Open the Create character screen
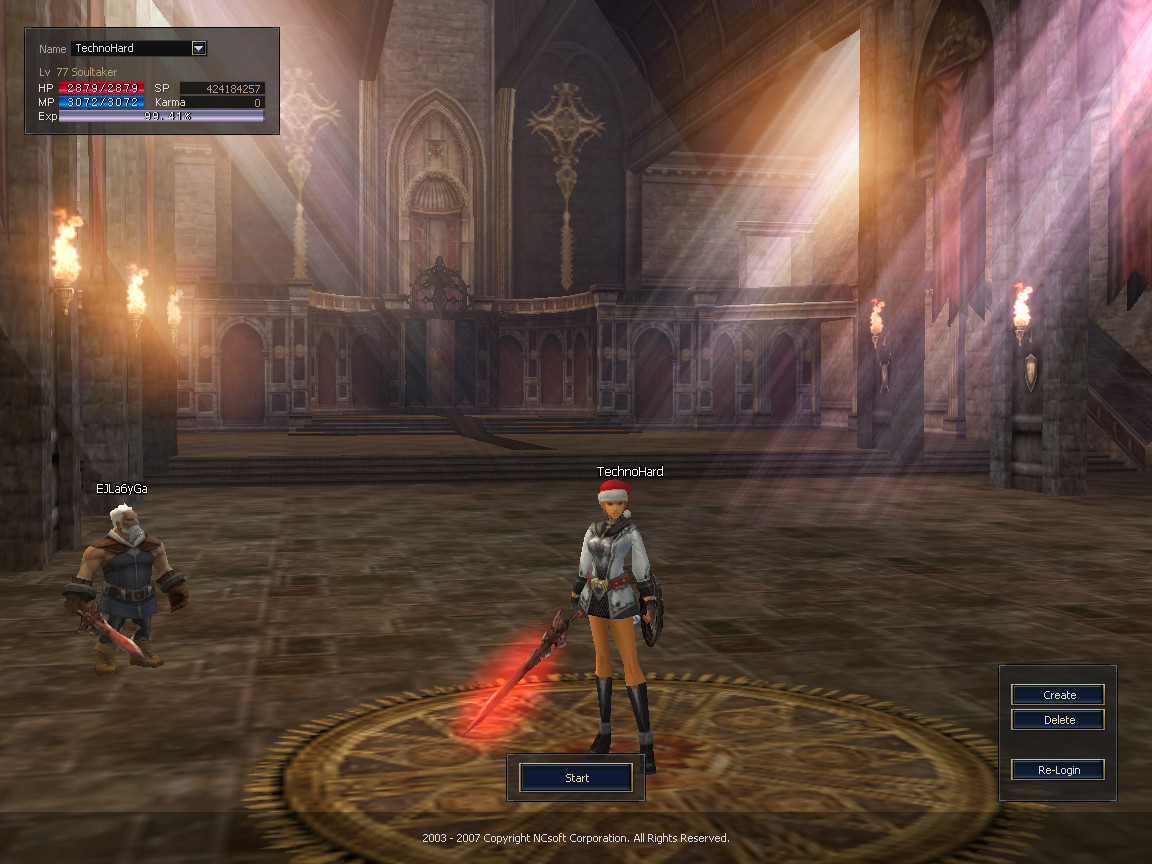The image size is (1152, 864). [x=1058, y=695]
